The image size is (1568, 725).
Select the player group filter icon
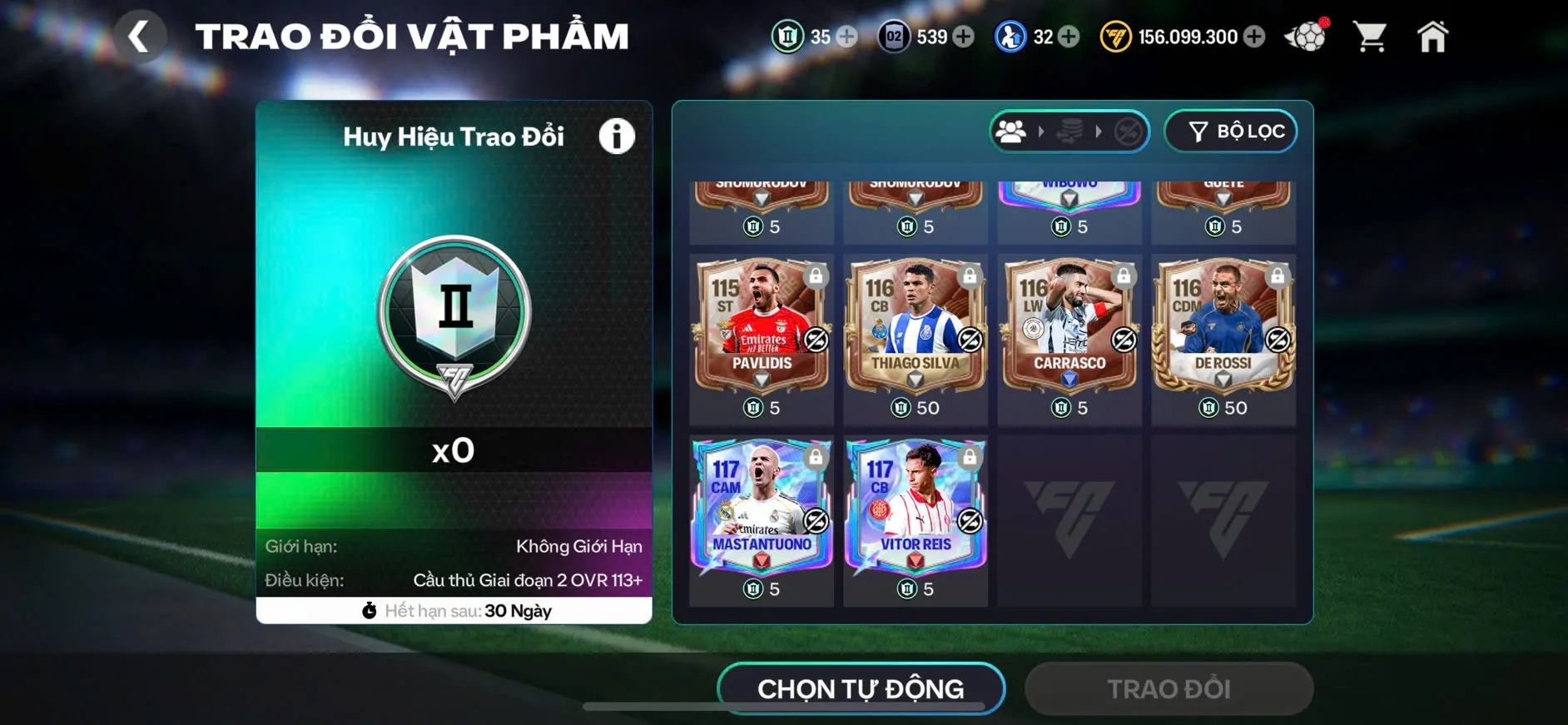[x=1012, y=131]
